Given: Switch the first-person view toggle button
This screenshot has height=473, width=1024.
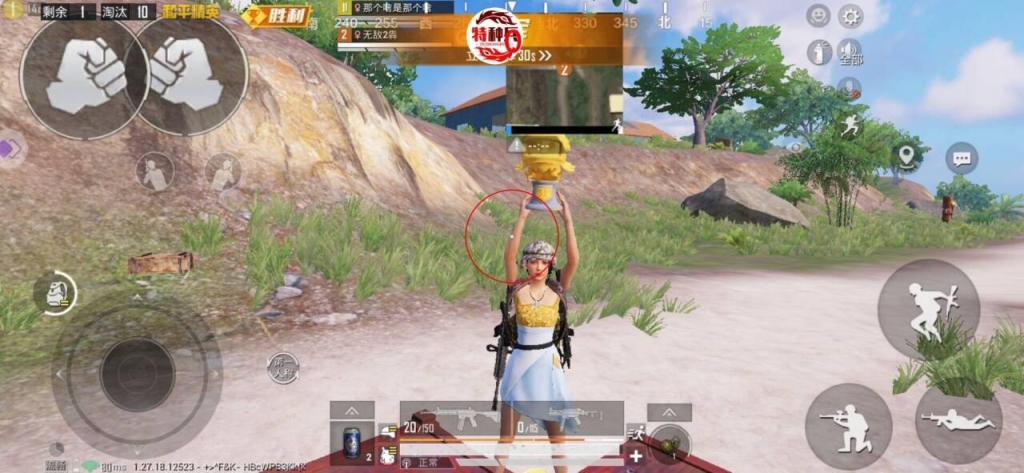Looking at the screenshot, I should (283, 368).
